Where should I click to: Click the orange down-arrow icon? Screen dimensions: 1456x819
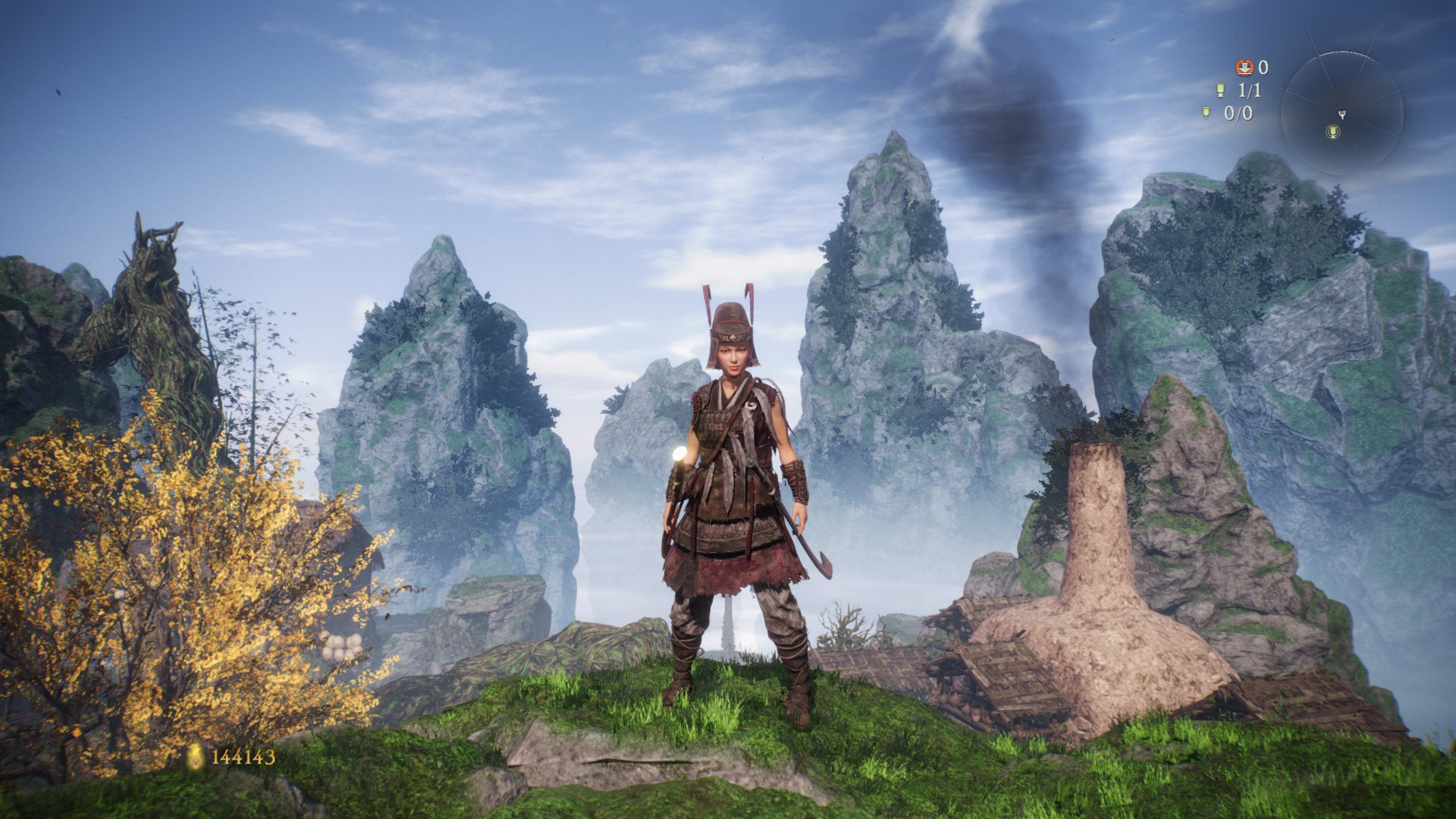1244,67
